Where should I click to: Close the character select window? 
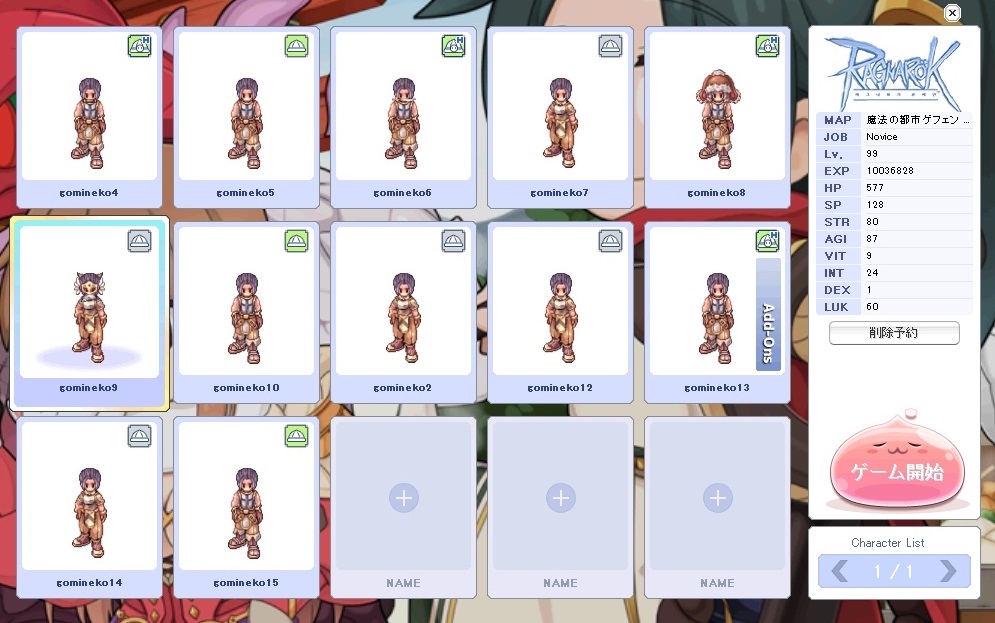pyautogui.click(x=952, y=13)
